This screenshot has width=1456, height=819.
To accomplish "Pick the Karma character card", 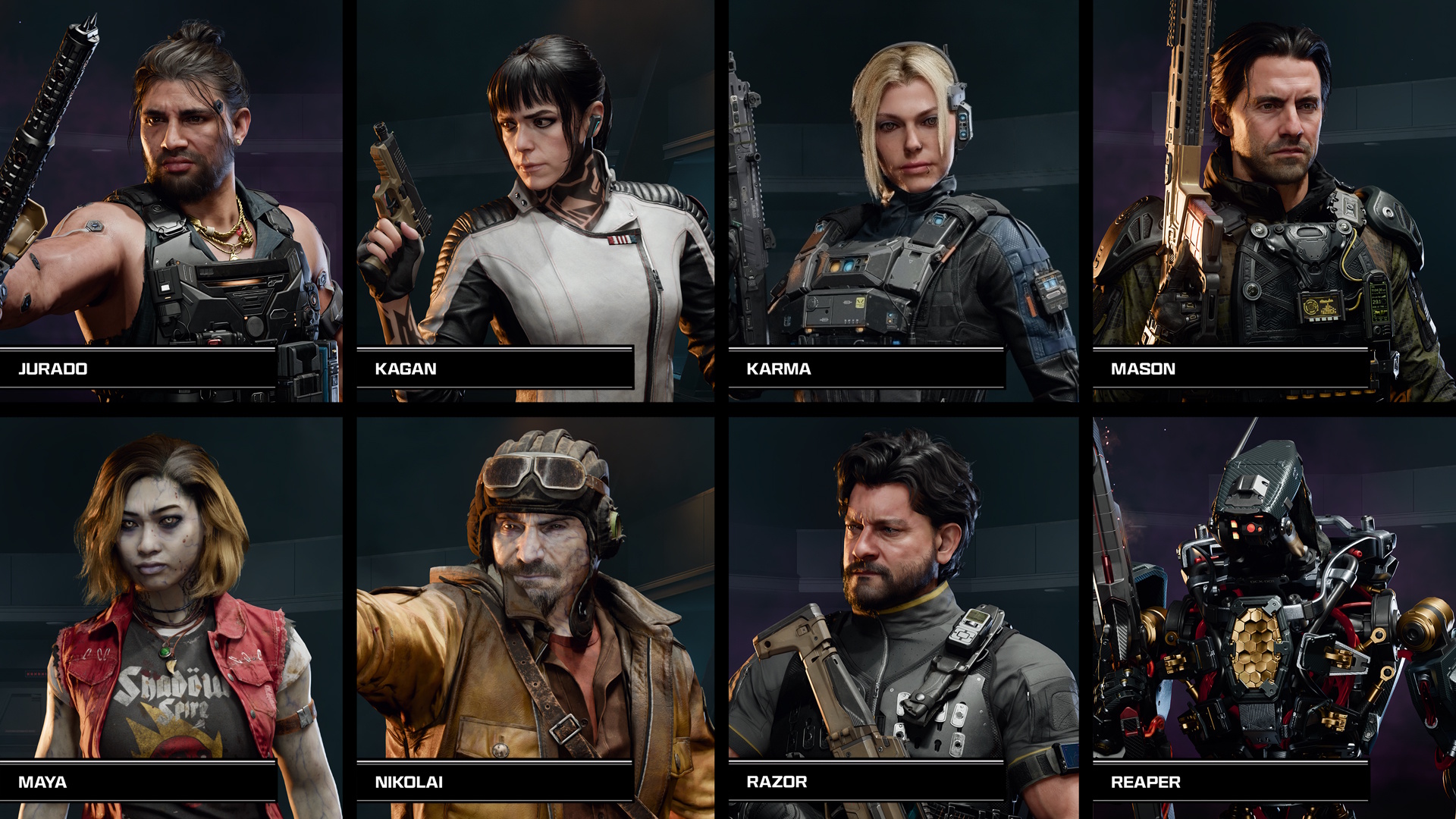I will point(902,201).
